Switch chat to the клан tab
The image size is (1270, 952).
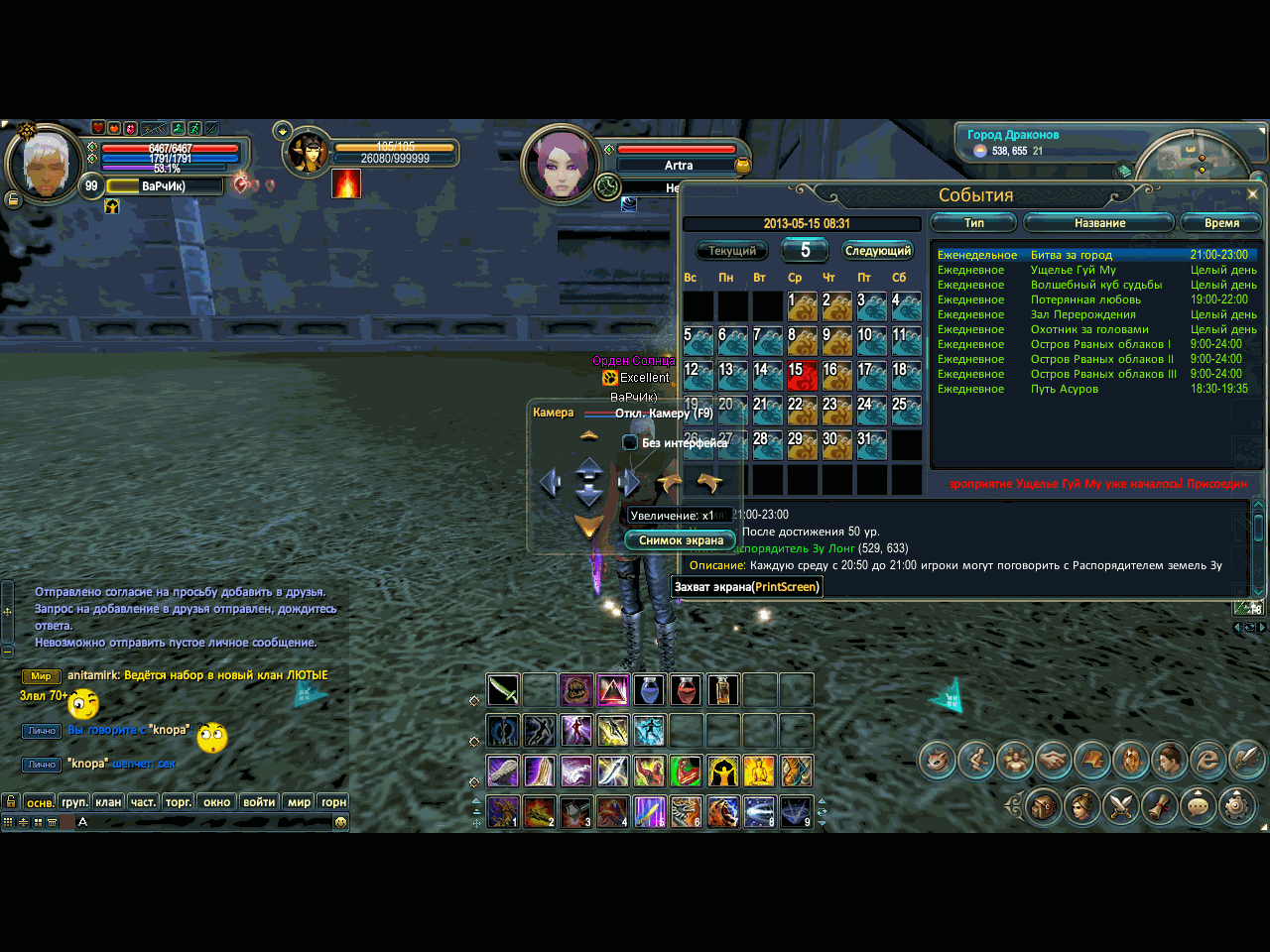click(x=108, y=802)
